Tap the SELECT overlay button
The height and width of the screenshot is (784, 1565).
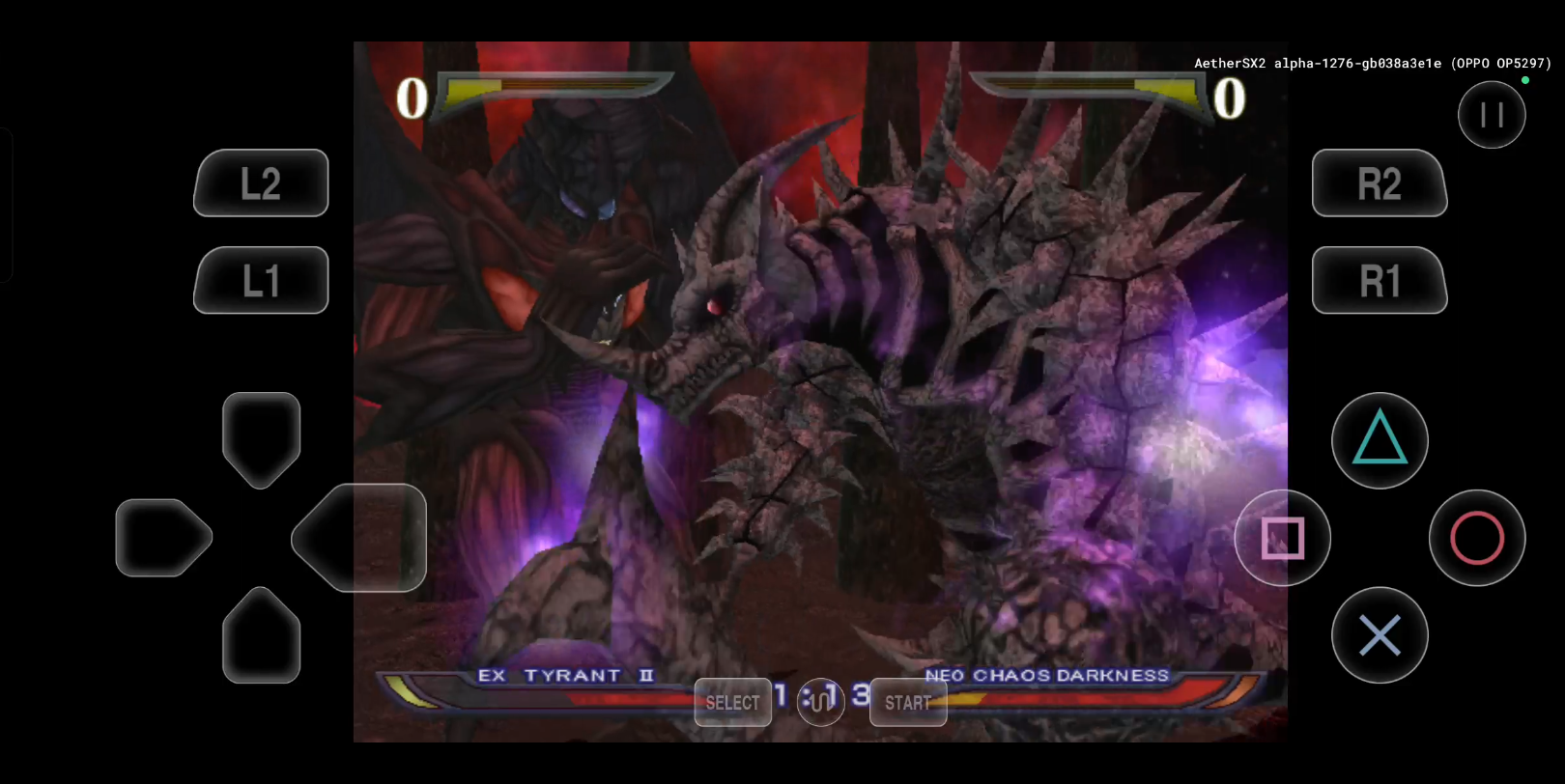point(732,702)
